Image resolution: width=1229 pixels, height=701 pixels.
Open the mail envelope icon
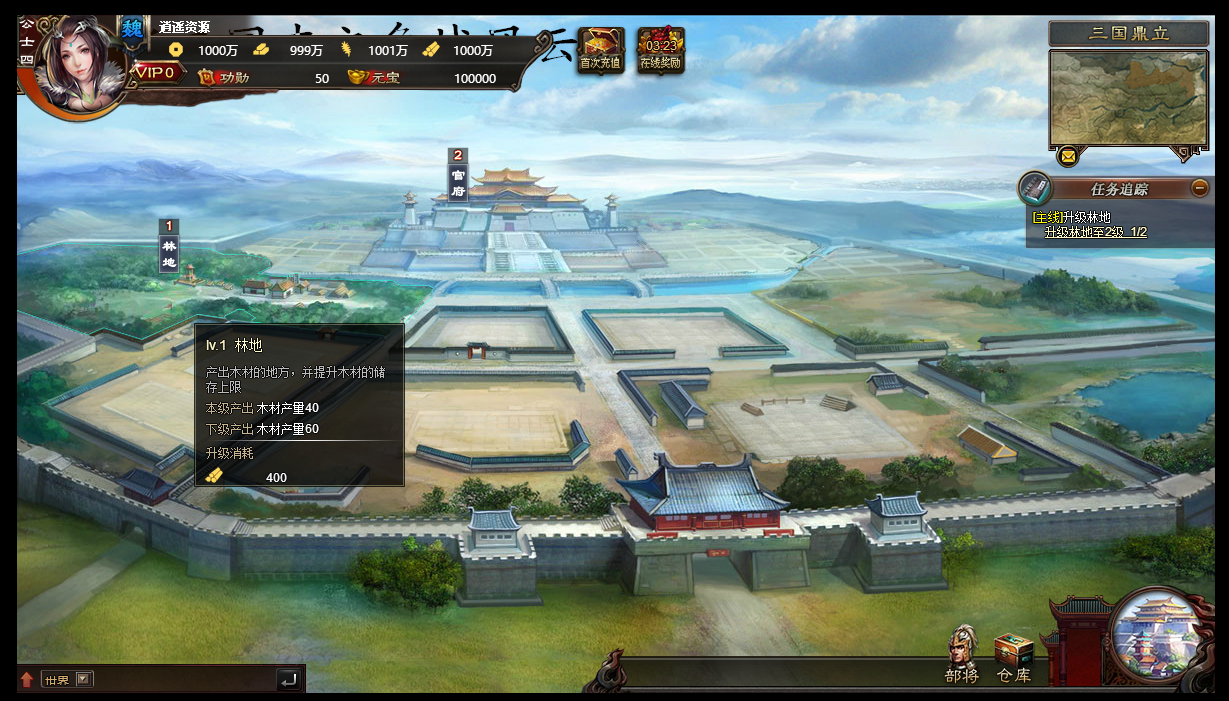coord(1068,156)
